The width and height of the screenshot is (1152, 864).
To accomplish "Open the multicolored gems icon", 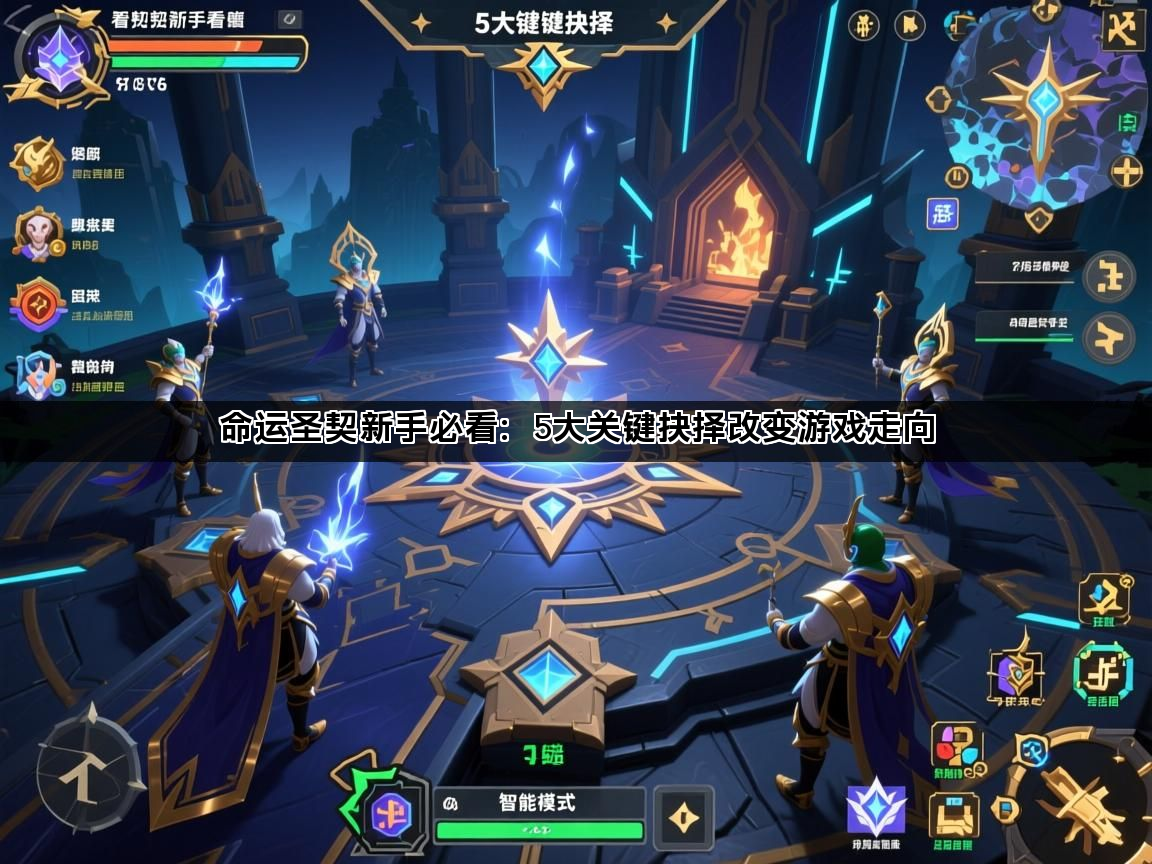I will pyautogui.click(x=958, y=748).
